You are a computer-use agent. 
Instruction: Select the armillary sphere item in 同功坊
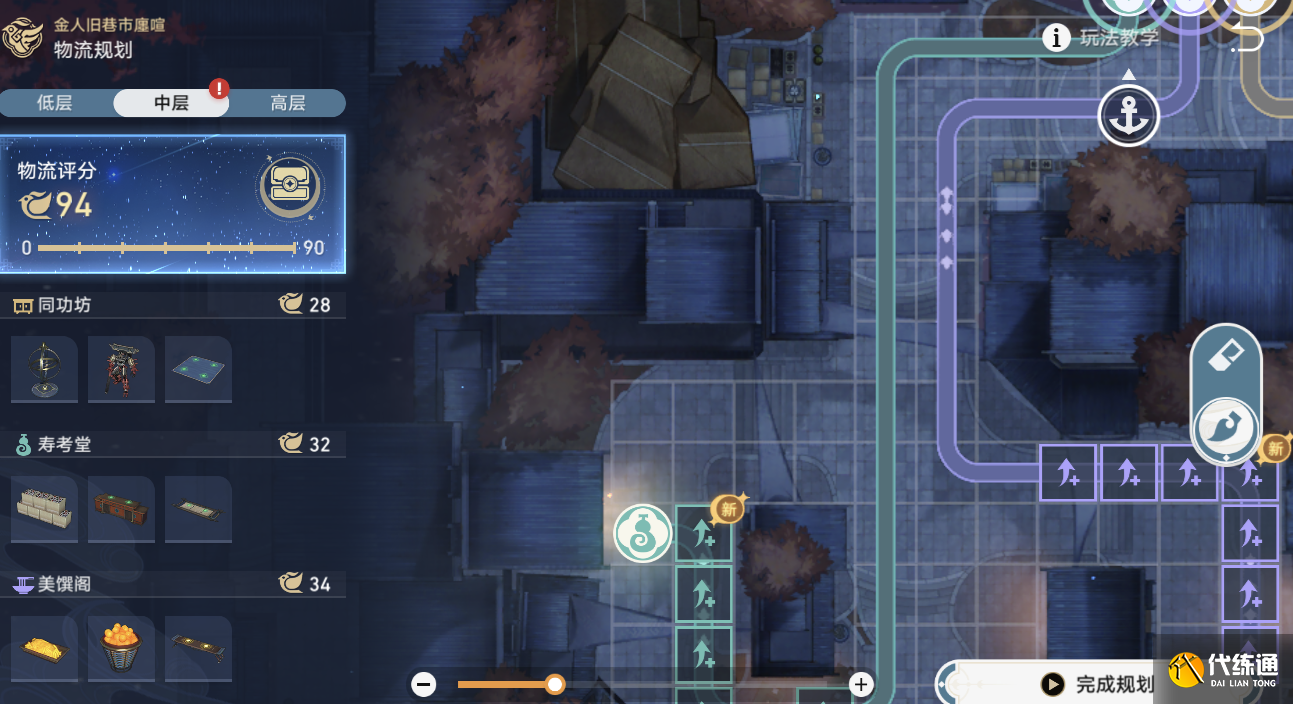[x=44, y=369]
